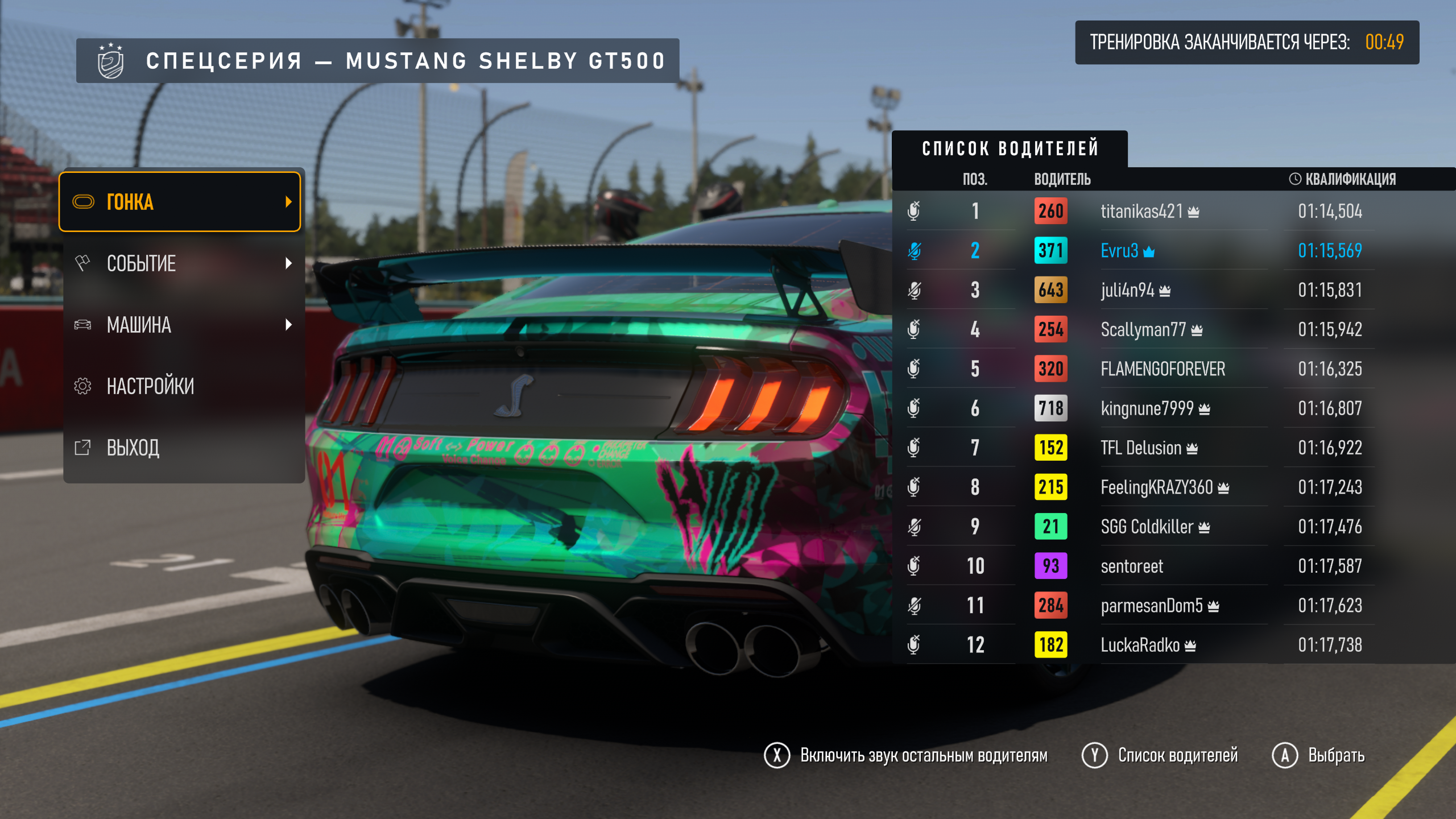1456x819 pixels.
Task: Pick juli4n94 from the driver list
Action: pyautogui.click(x=1127, y=290)
